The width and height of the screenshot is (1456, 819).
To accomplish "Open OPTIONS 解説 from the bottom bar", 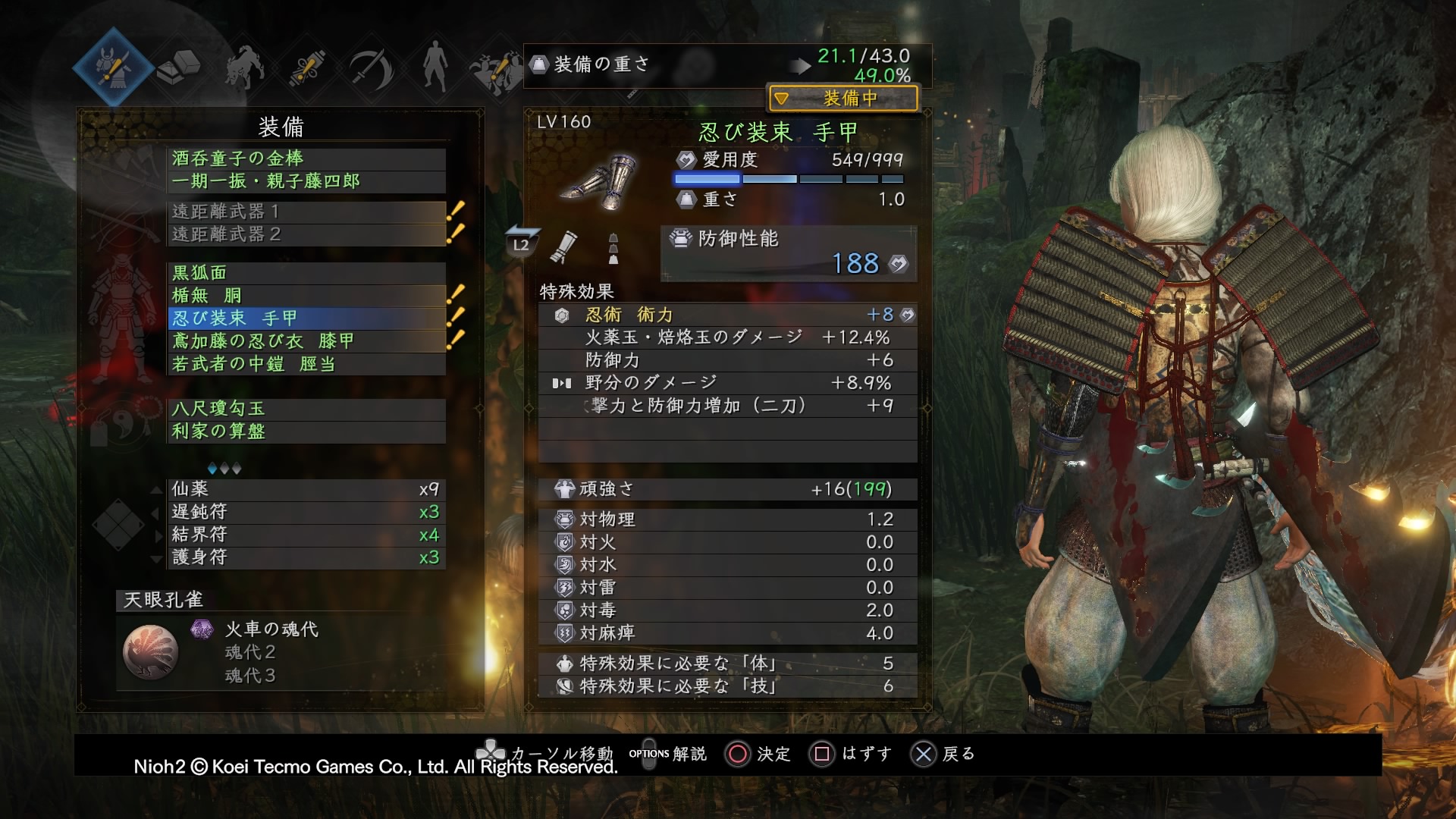I will tap(667, 755).
